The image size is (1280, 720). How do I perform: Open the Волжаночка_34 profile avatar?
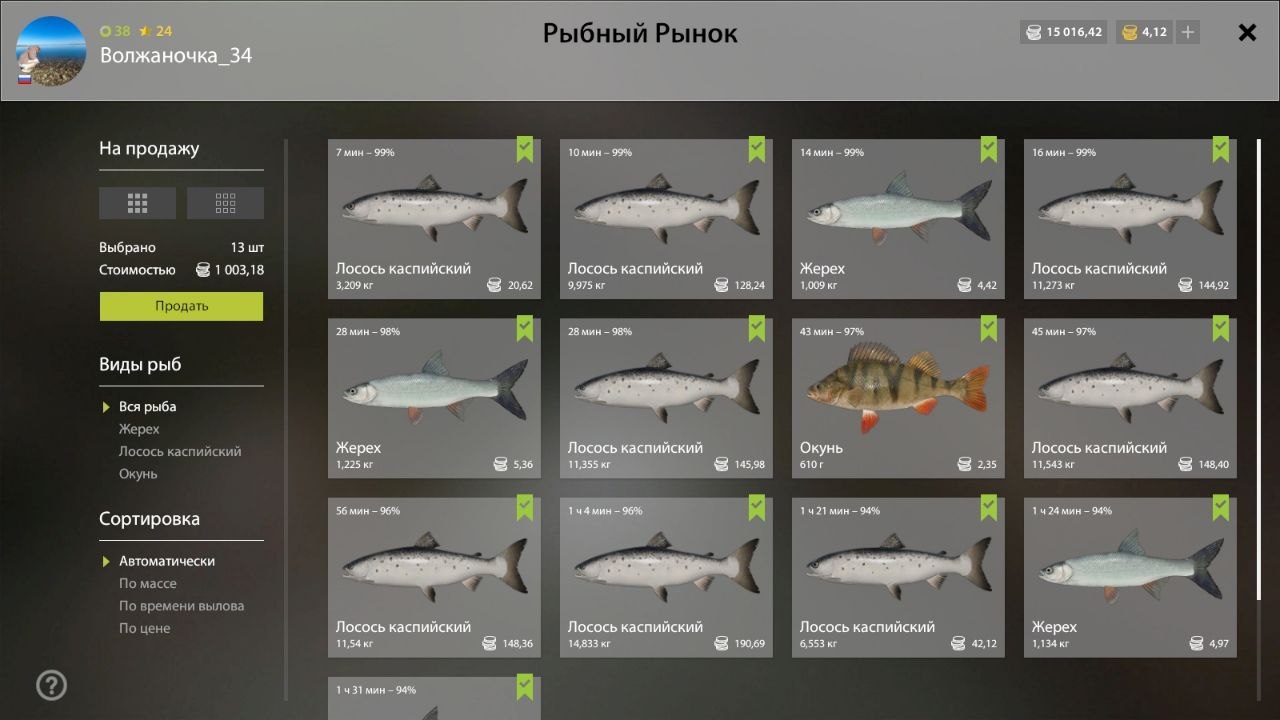51,51
